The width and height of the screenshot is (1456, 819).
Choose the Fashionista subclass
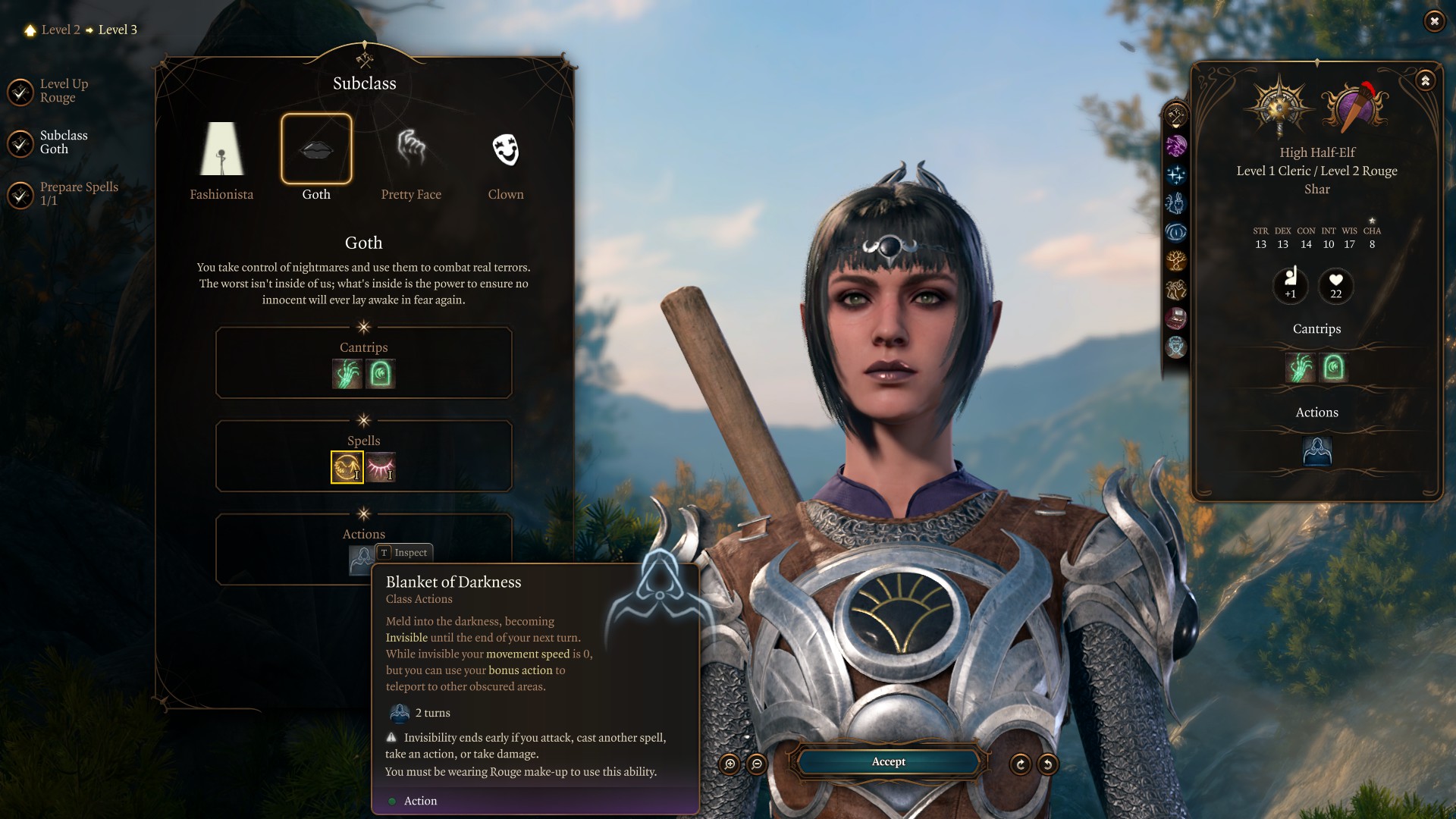pos(221,149)
